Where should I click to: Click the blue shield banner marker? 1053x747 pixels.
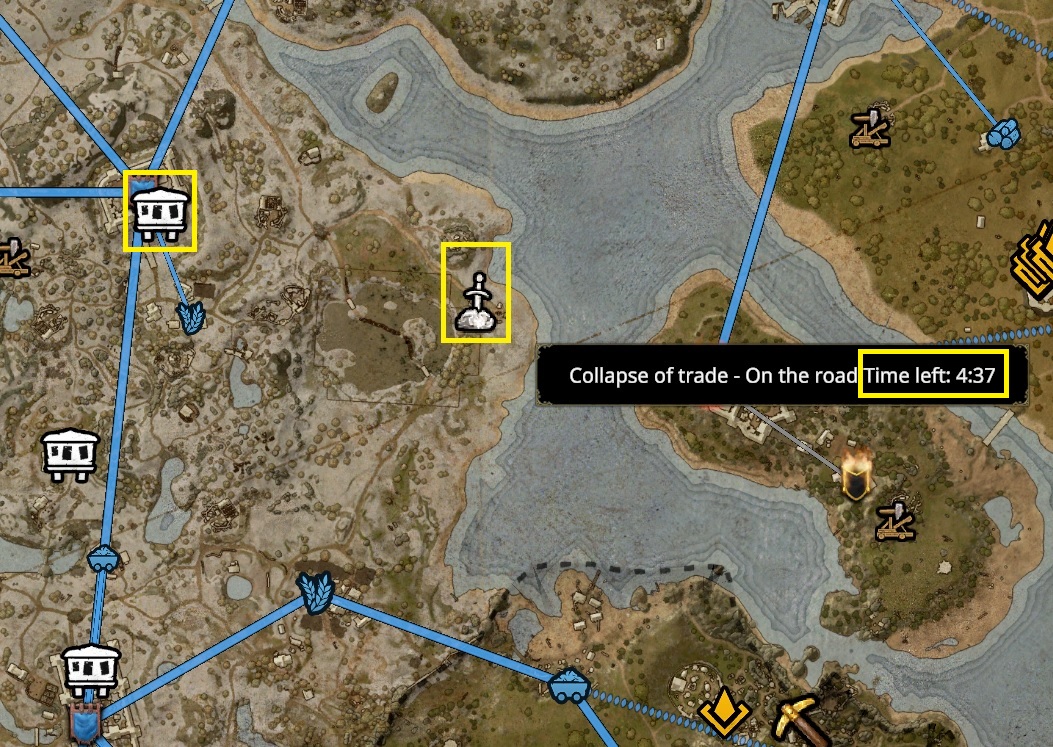click(84, 722)
